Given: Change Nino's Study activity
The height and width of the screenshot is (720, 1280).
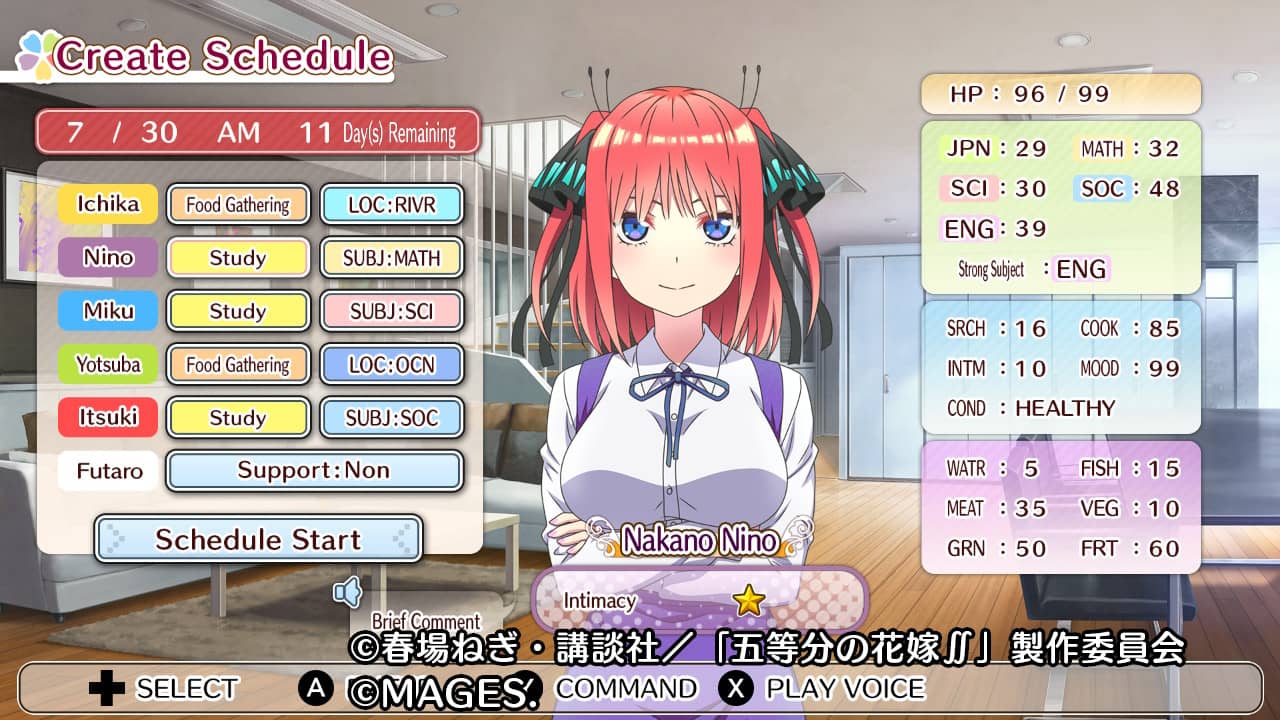Looking at the screenshot, I should pyautogui.click(x=238, y=258).
